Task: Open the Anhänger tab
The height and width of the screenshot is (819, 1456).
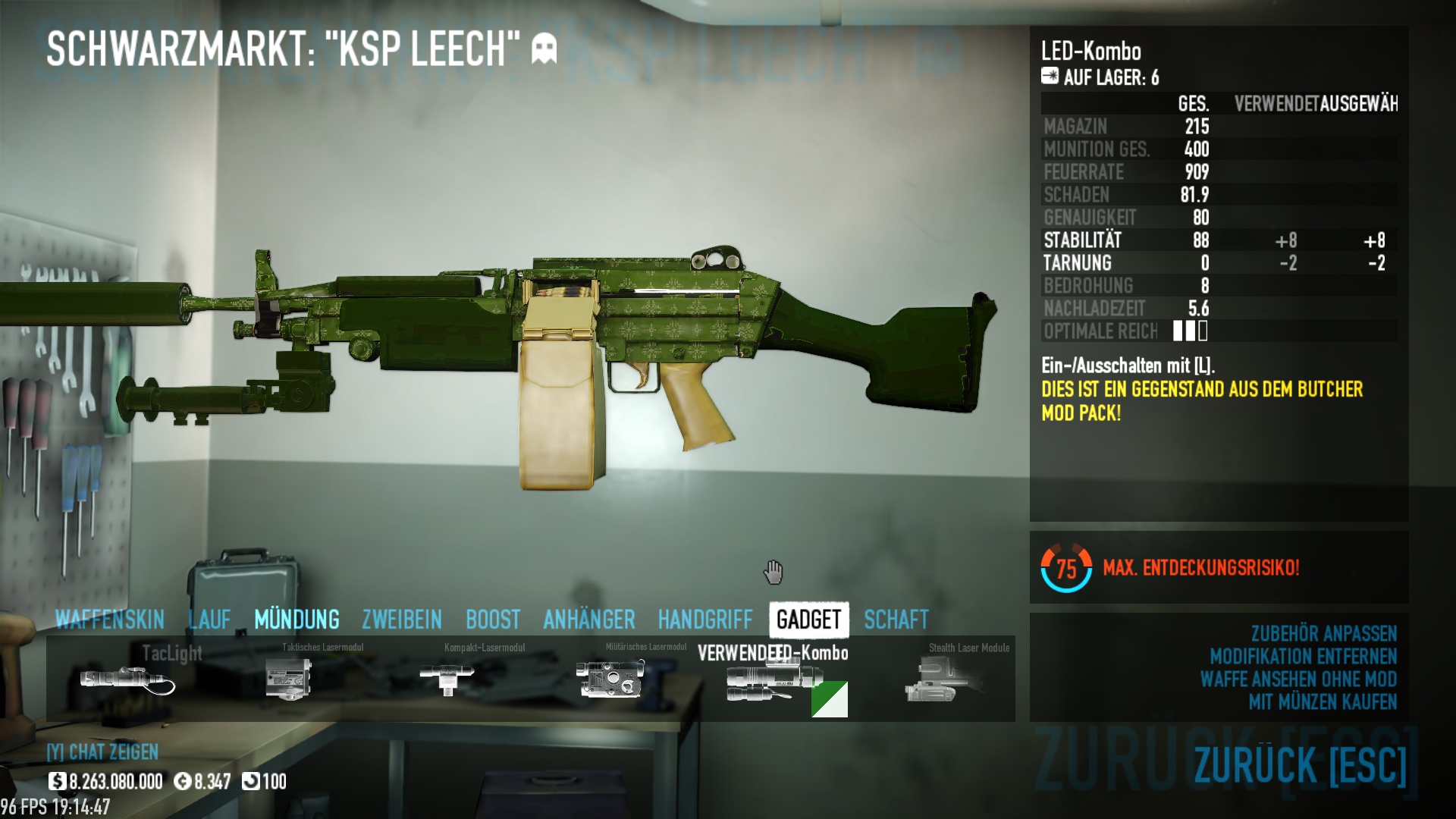Action: tap(589, 620)
